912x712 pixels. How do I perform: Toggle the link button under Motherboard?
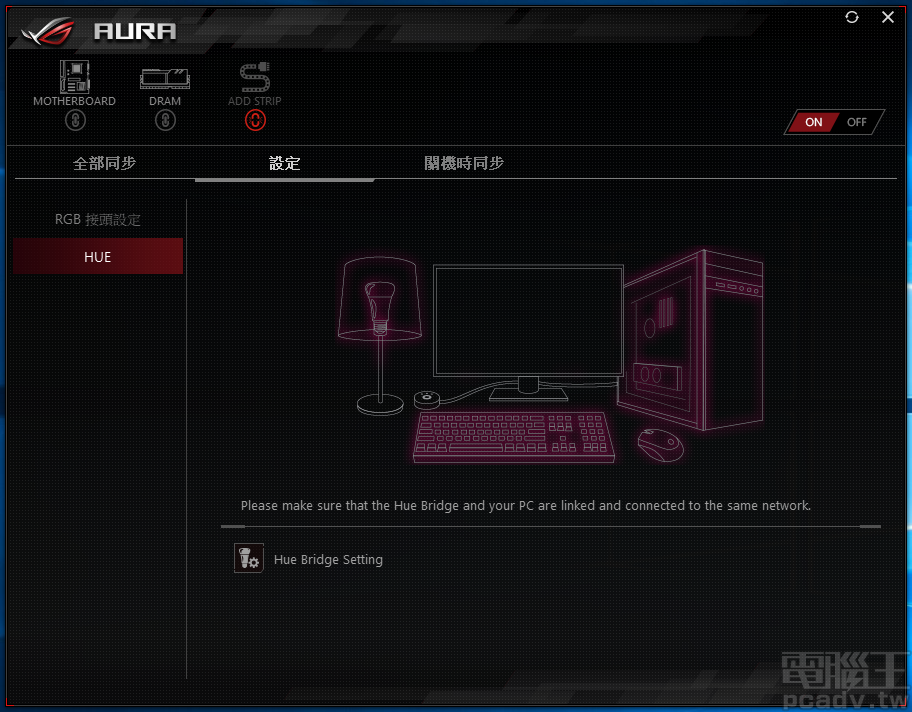tap(74, 120)
